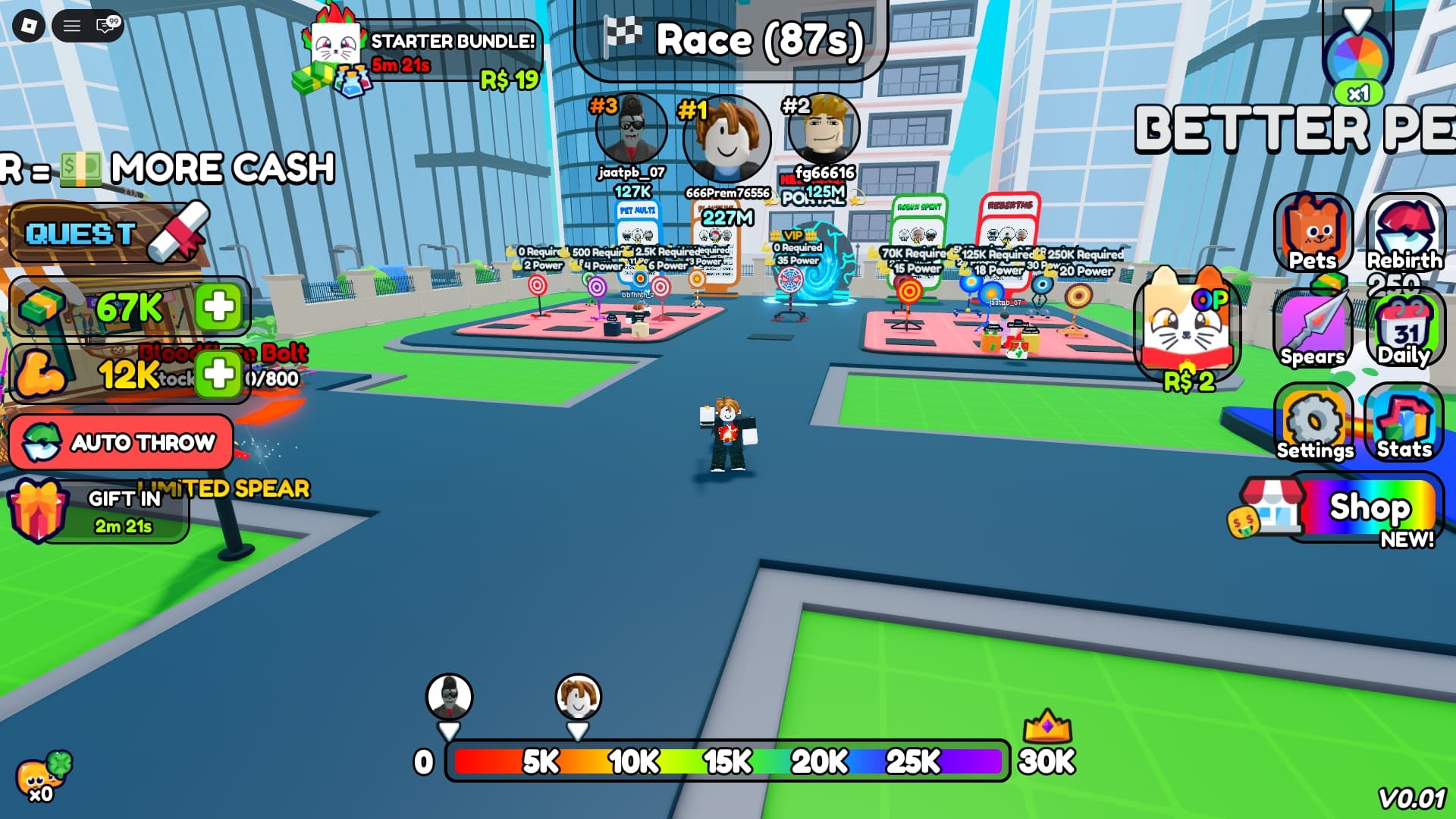
Task: Toggle Auto Throw mode
Action: click(x=121, y=442)
